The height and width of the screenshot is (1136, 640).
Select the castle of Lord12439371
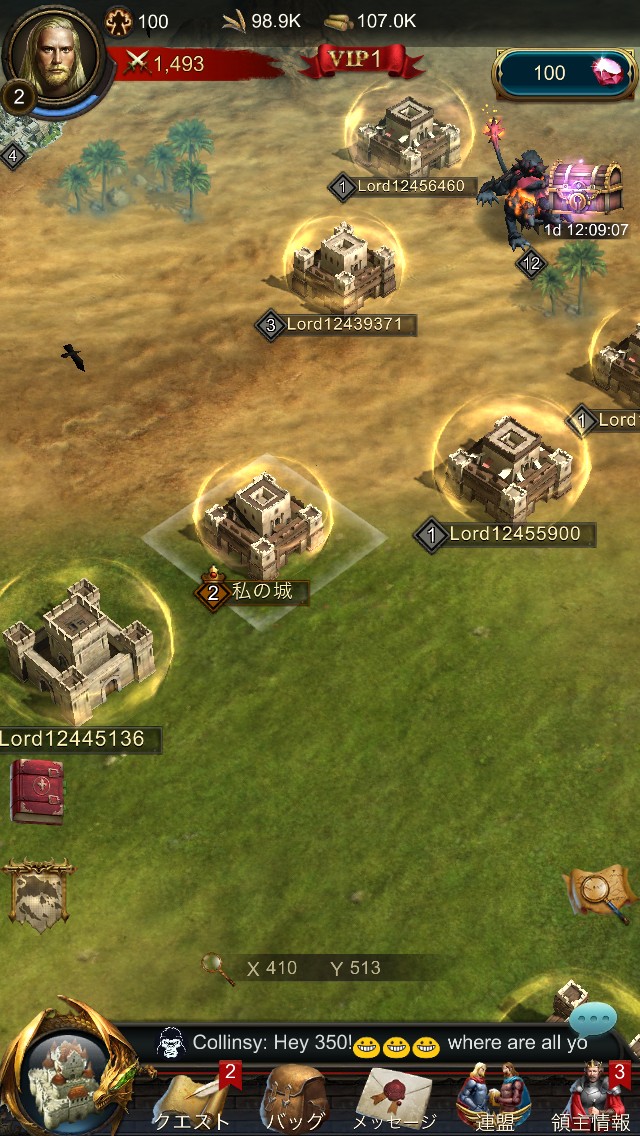343,264
